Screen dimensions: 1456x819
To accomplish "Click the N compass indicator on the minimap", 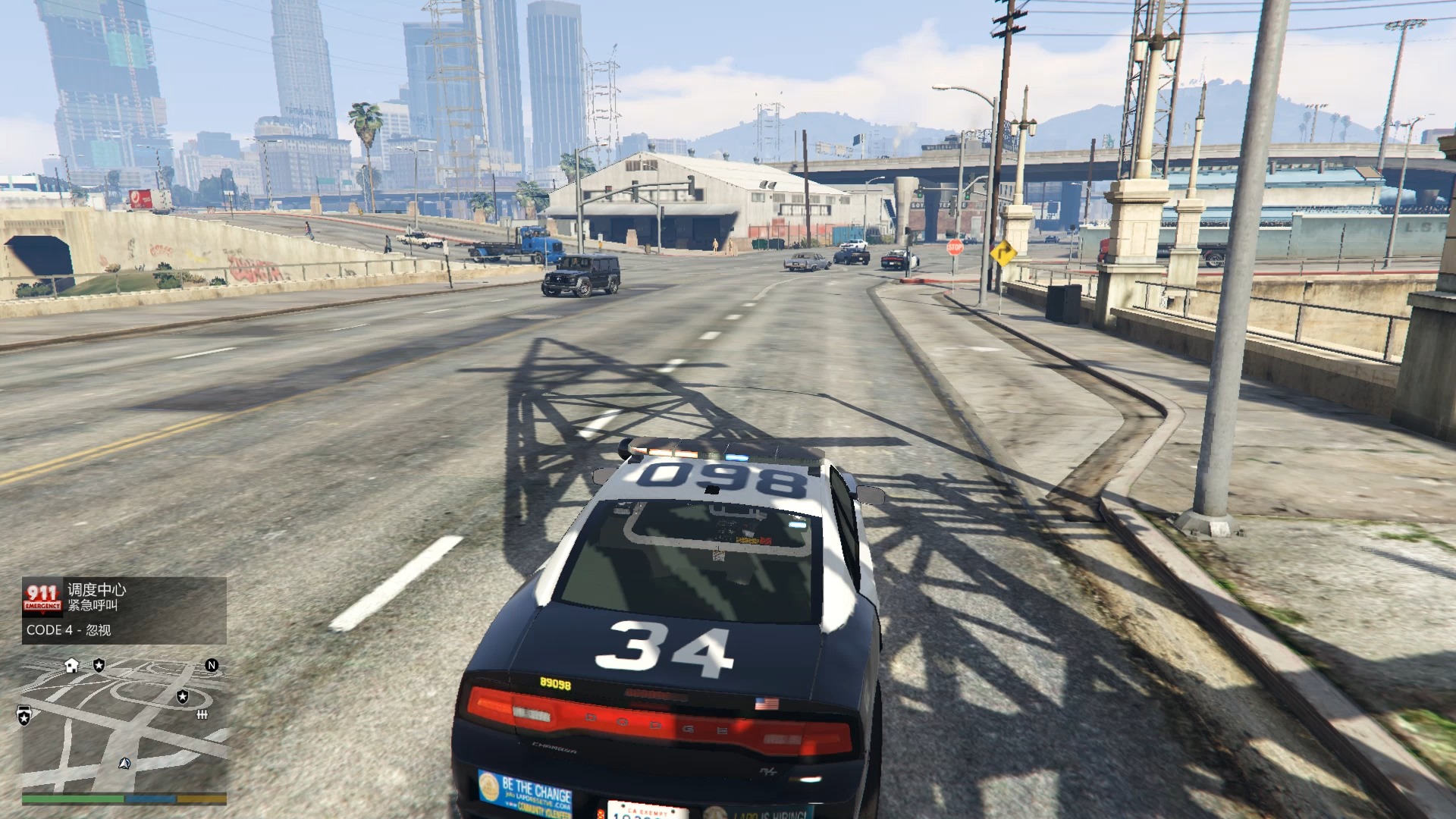I will [x=212, y=665].
